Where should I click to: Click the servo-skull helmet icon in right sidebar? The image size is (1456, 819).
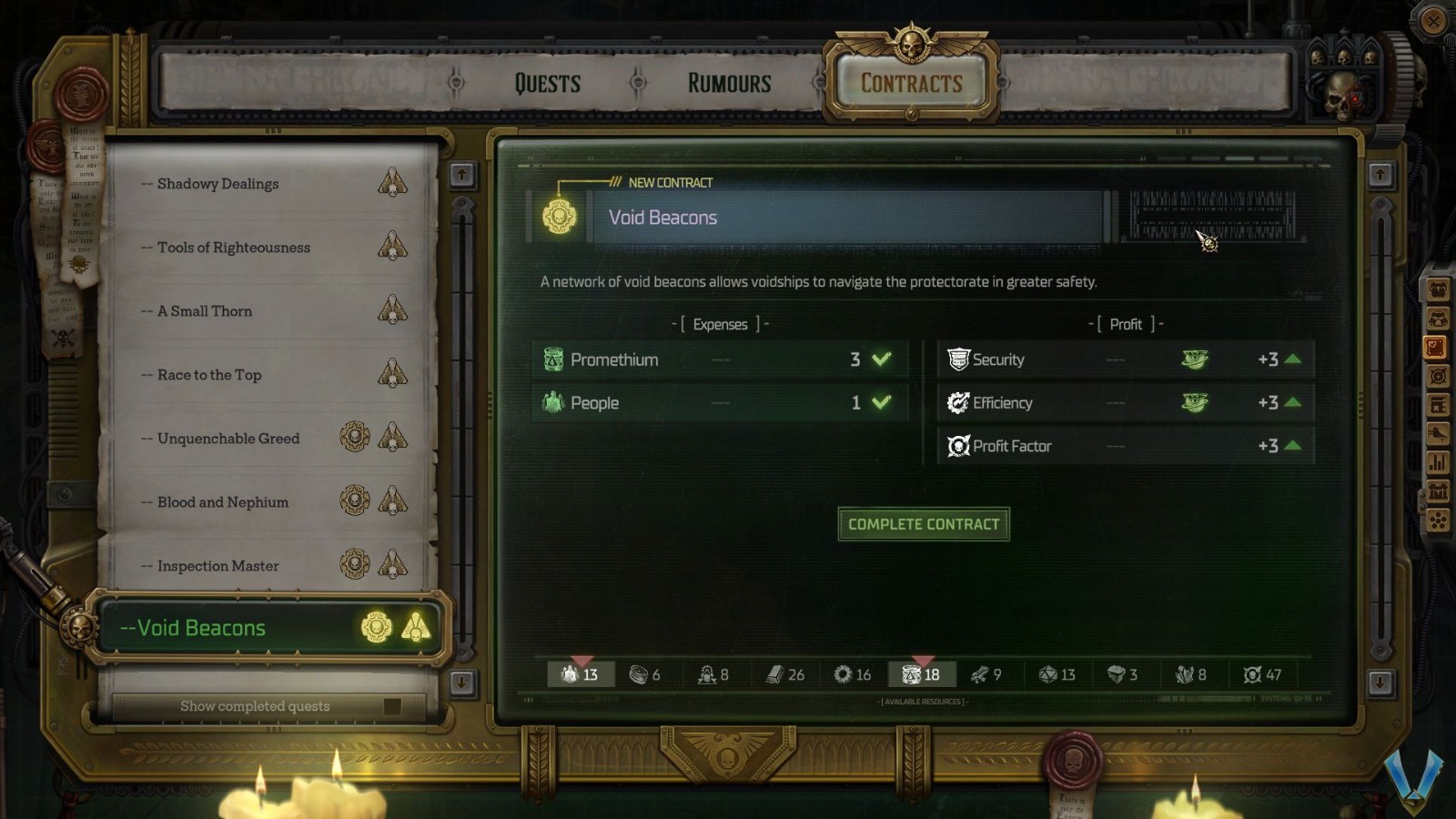(x=1438, y=318)
